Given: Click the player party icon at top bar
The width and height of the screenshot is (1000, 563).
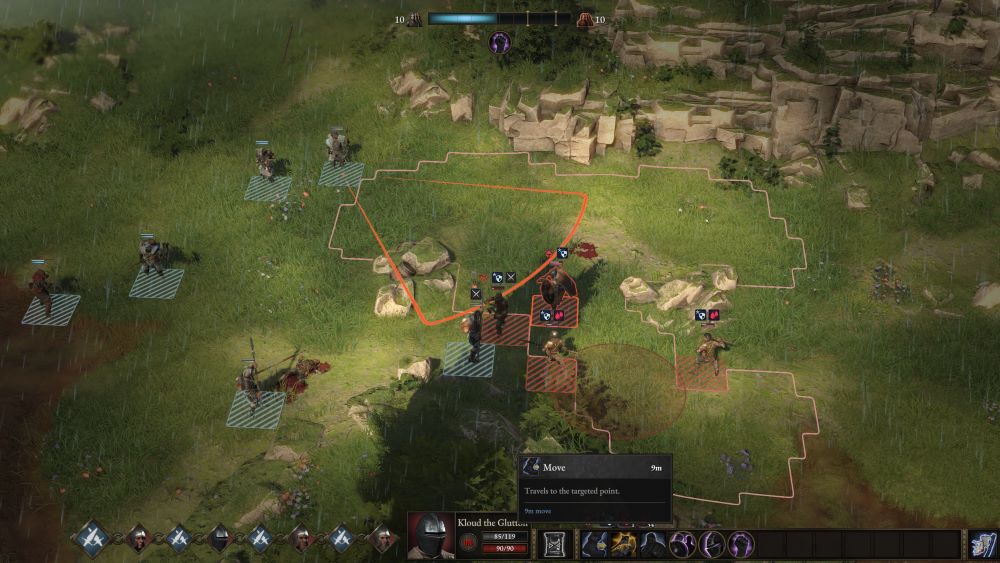Looking at the screenshot, I should (415, 19).
